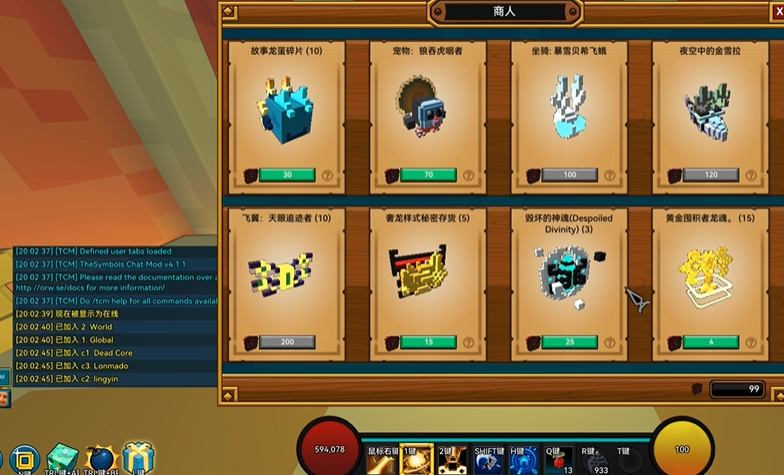Buy Despoiled Divinity for 25
The image size is (784, 475).
[x=569, y=342]
